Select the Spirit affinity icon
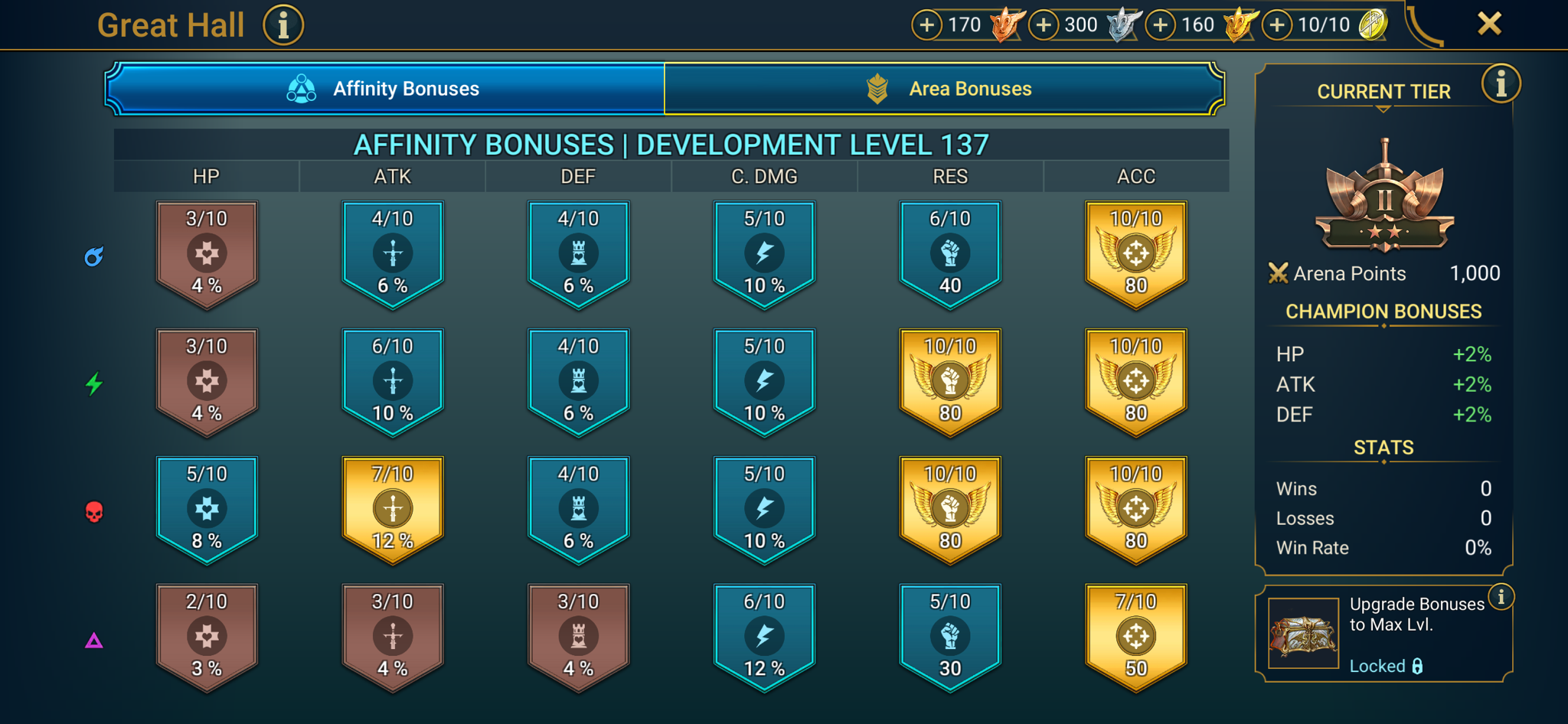The image size is (1568, 724). point(93,383)
